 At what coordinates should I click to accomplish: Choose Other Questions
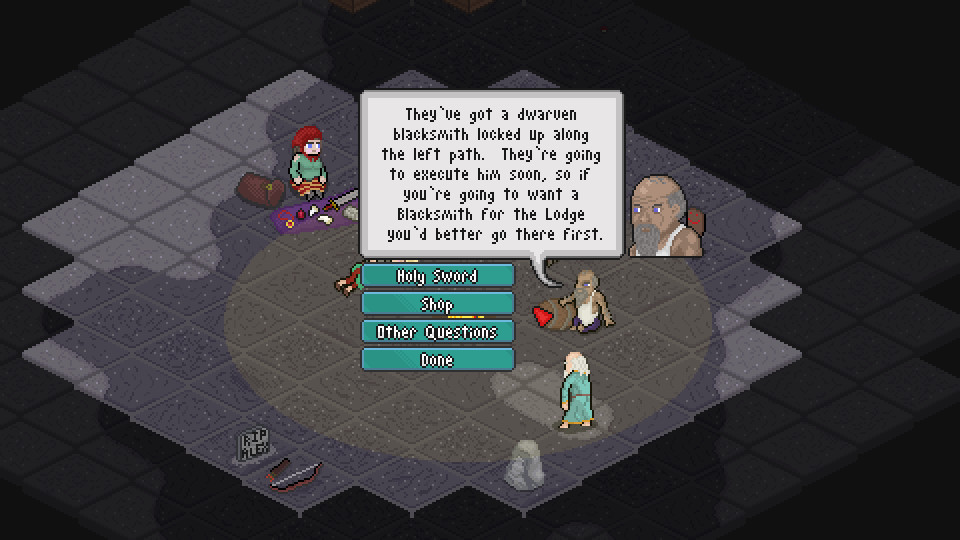pos(437,332)
